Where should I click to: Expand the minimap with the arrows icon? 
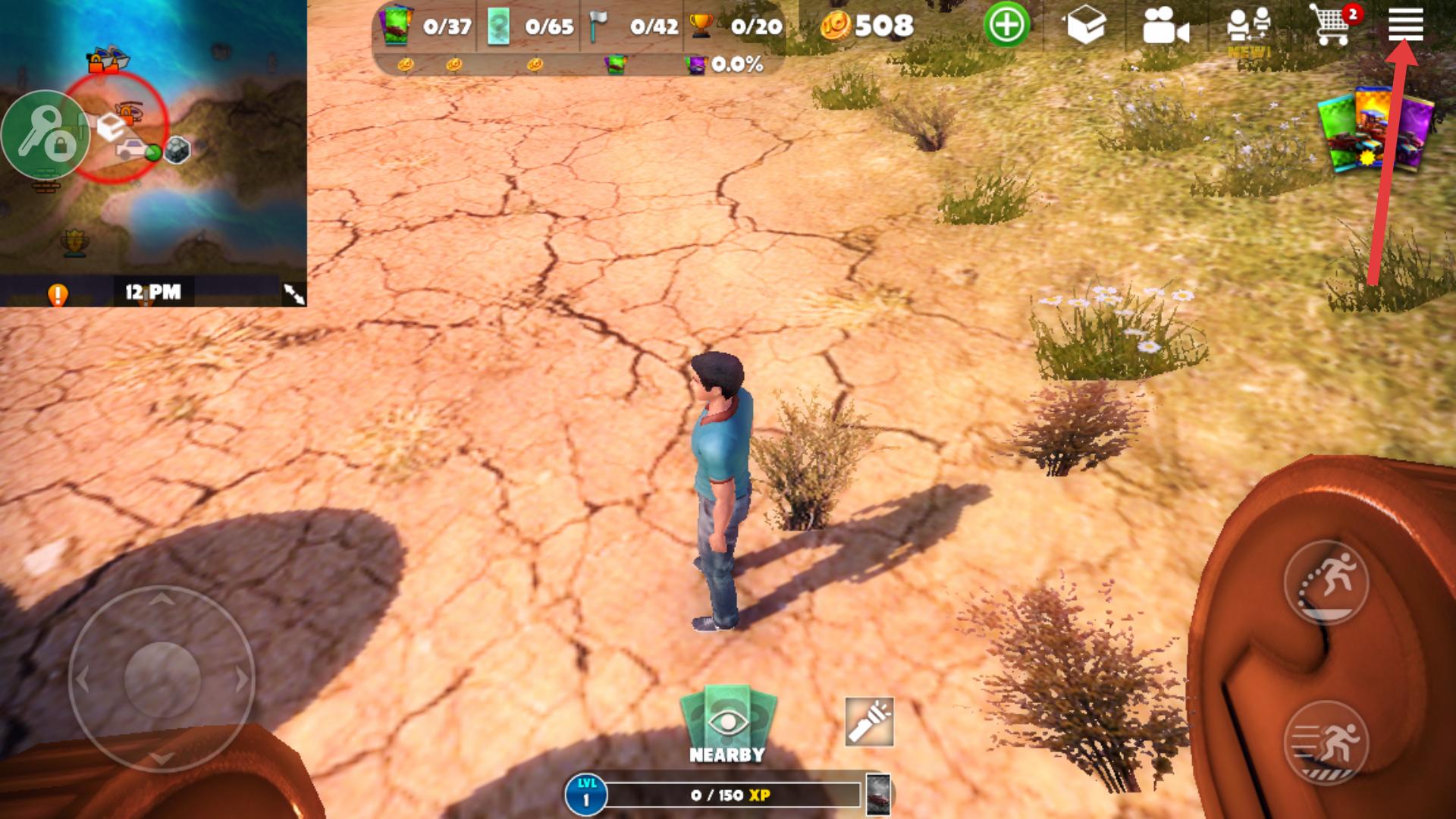(293, 293)
